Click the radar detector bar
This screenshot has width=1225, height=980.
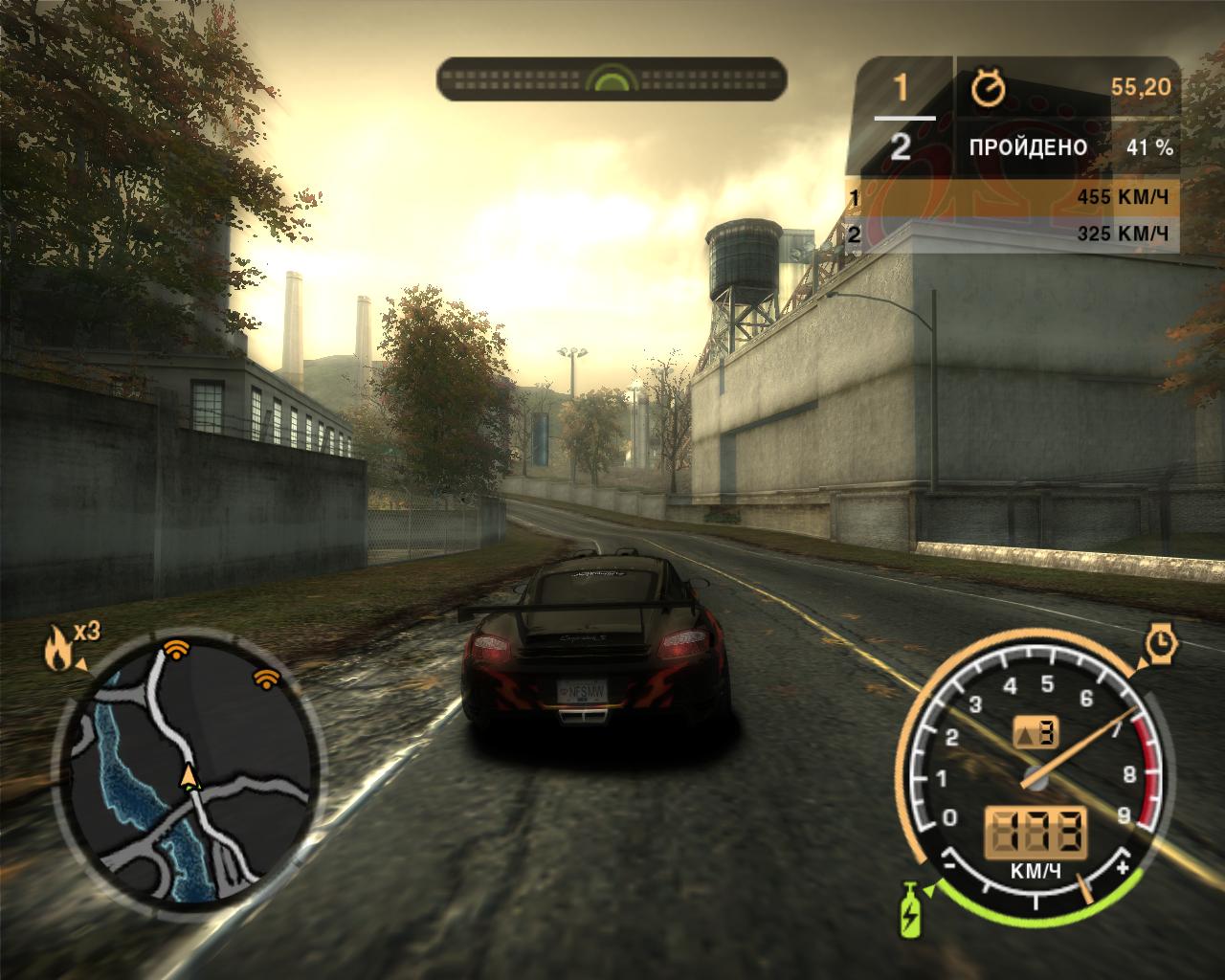(x=612, y=79)
